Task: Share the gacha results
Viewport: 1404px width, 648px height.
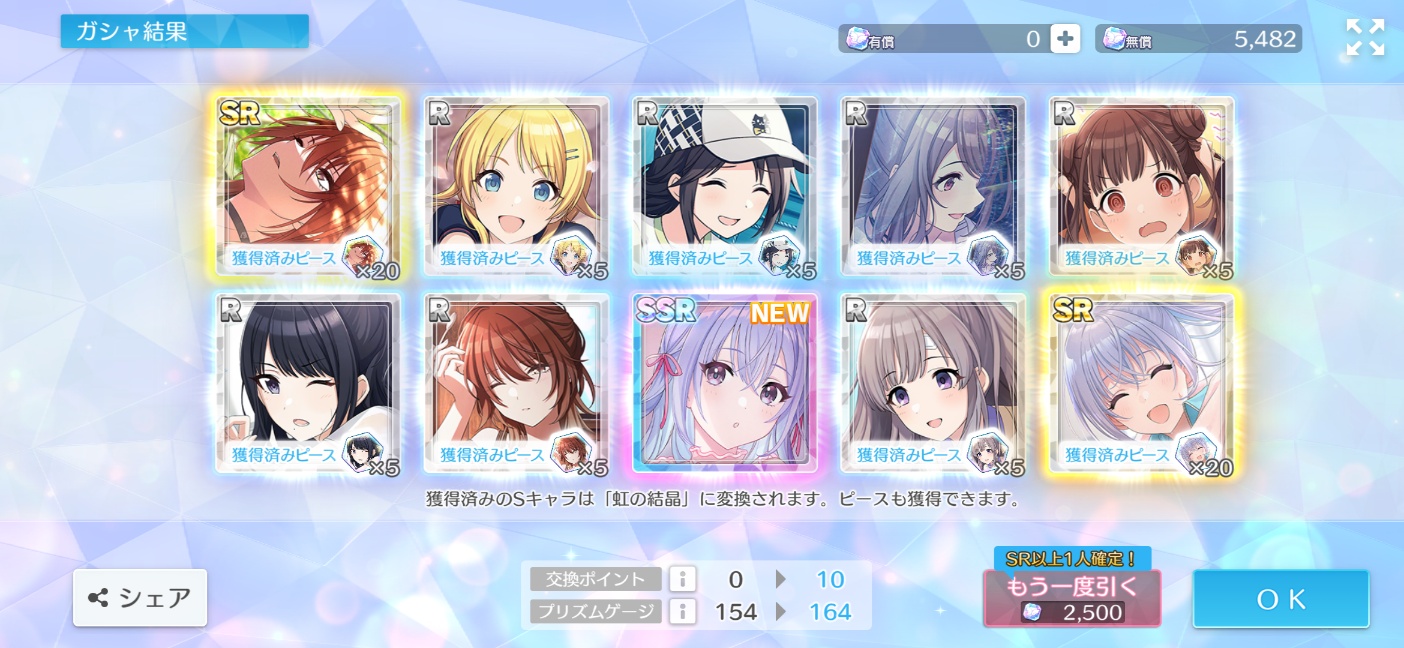Action: 140,598
